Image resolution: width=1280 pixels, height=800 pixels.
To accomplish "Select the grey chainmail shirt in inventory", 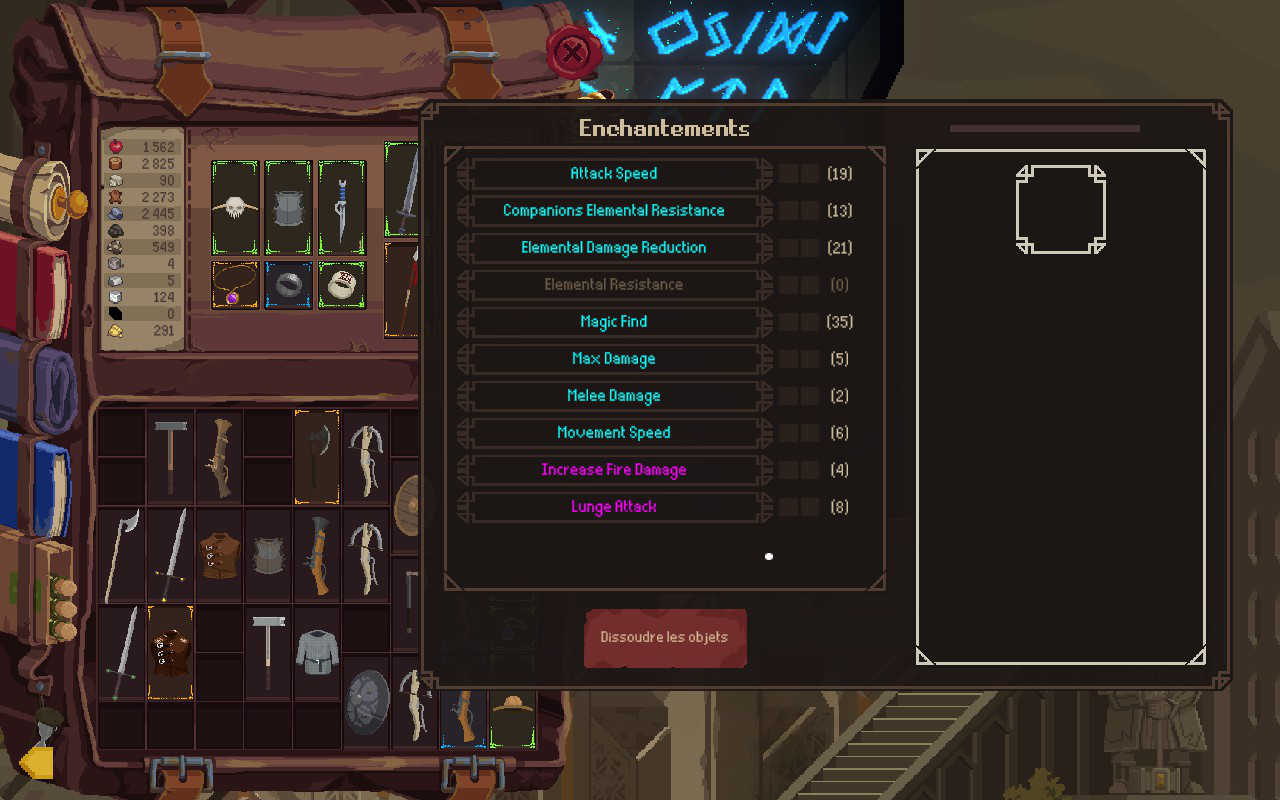I will point(317,652).
